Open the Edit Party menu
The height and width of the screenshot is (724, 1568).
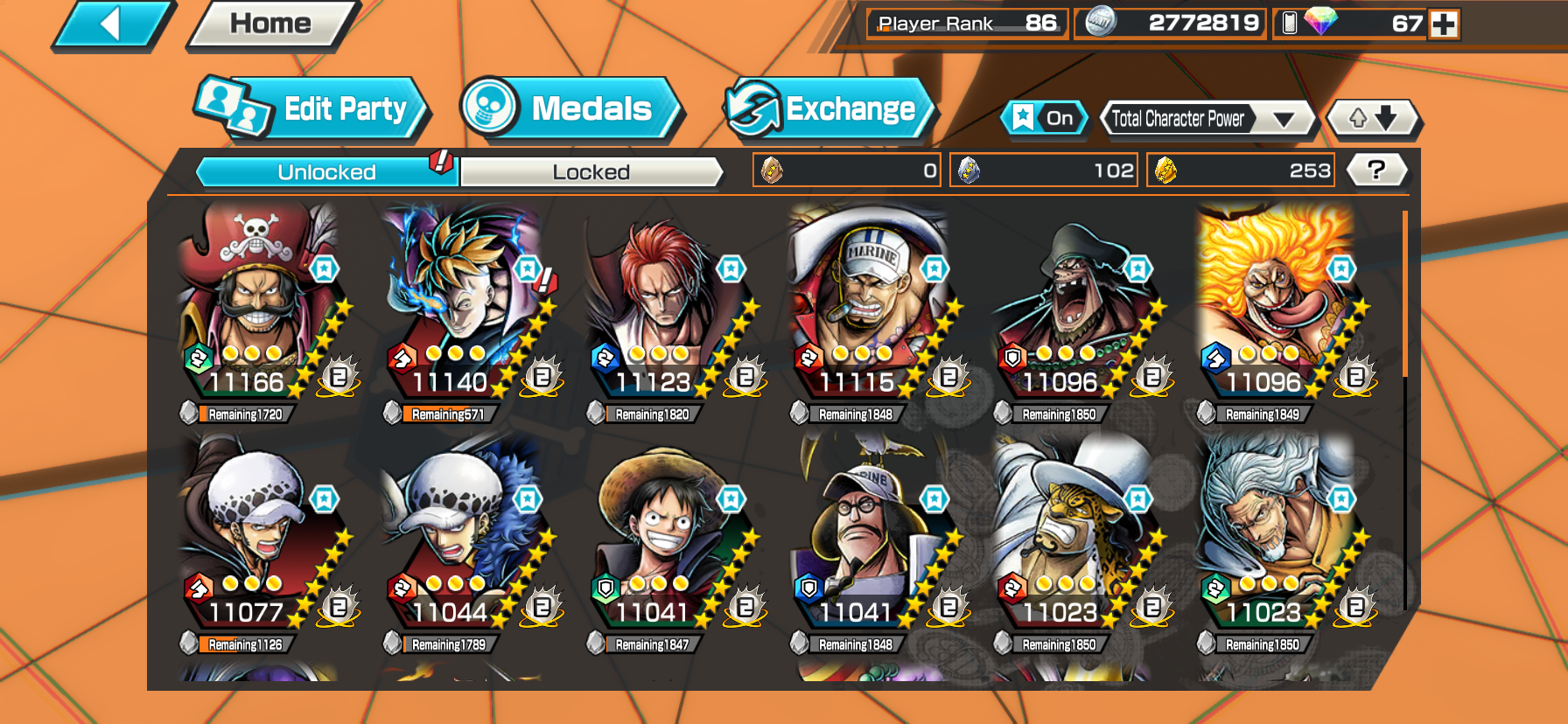click(311, 108)
